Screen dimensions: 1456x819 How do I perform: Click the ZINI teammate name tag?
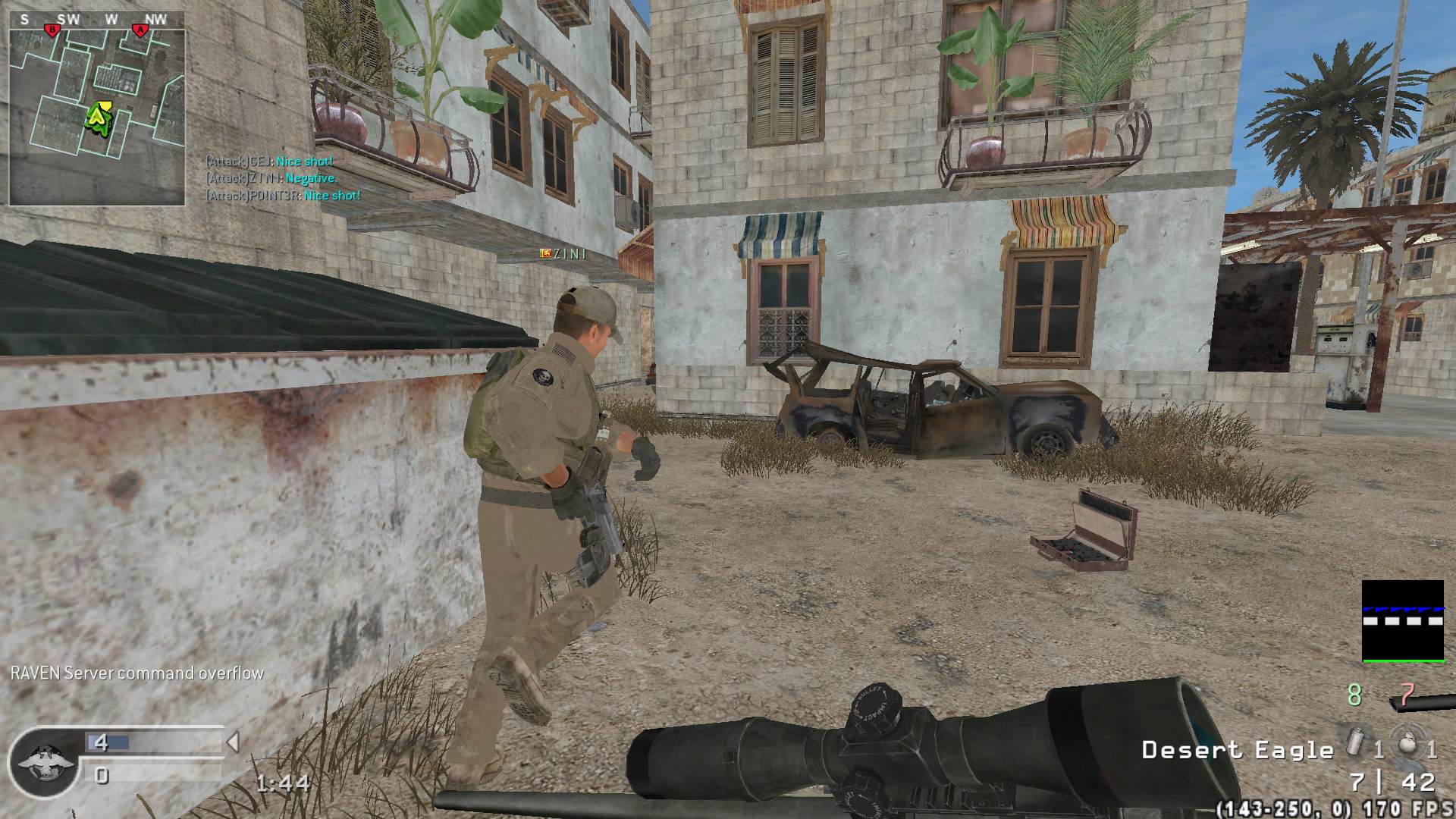click(x=563, y=254)
